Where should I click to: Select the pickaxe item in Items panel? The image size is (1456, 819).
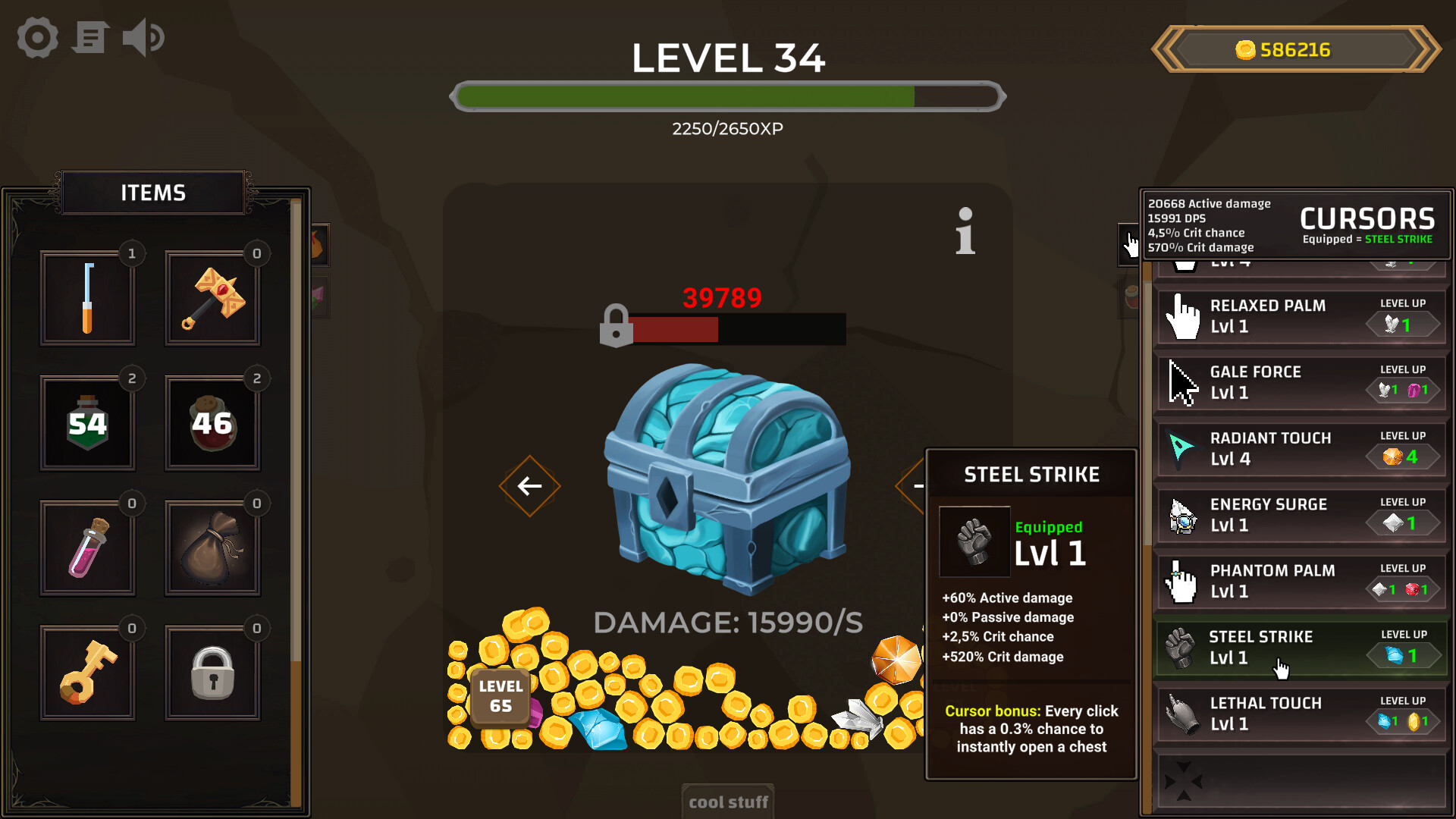(x=87, y=298)
